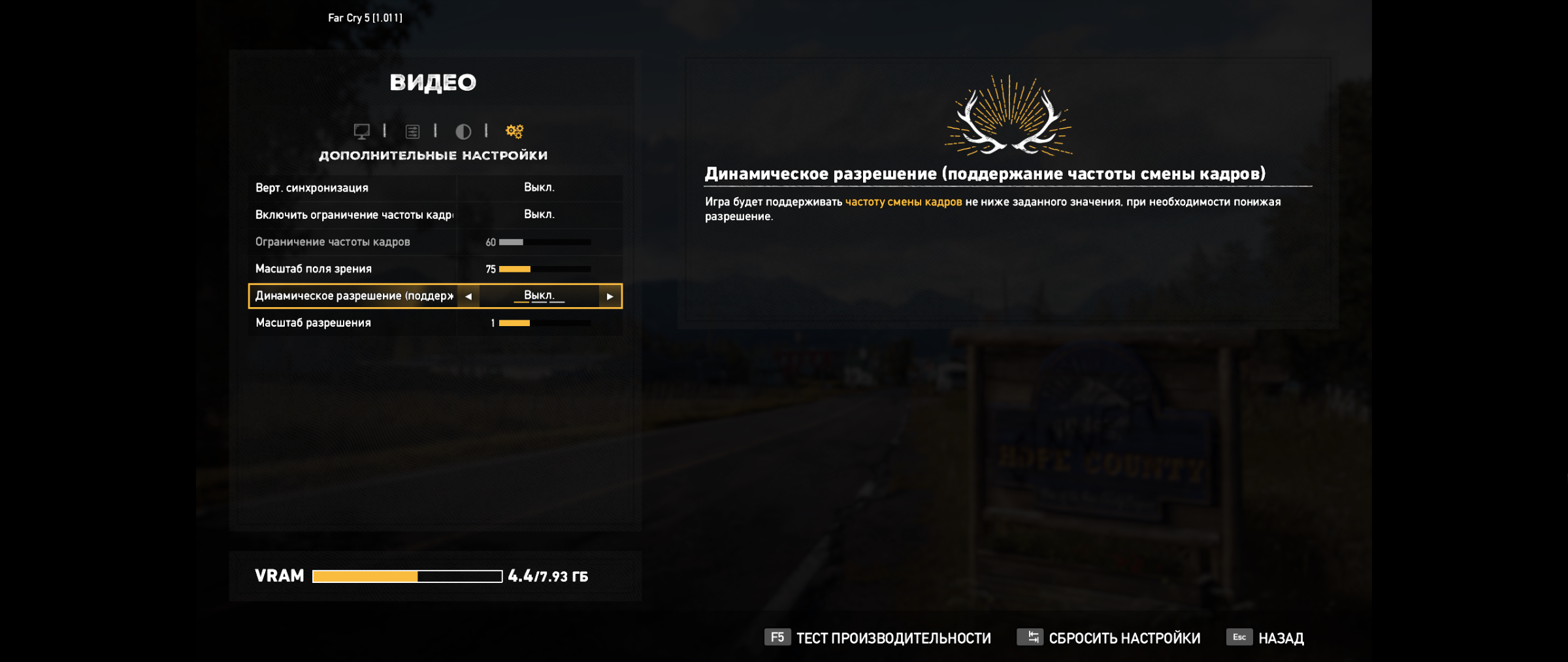Image resolution: width=1568 pixels, height=662 pixels.
Task: Open the gears advanced settings tab
Action: [x=514, y=131]
